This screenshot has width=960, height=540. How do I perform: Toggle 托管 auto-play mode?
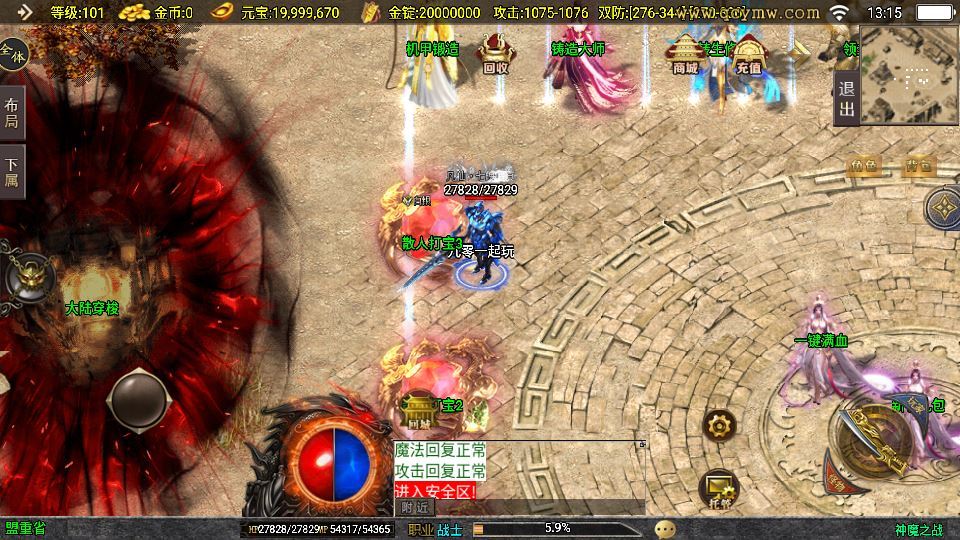tap(718, 488)
